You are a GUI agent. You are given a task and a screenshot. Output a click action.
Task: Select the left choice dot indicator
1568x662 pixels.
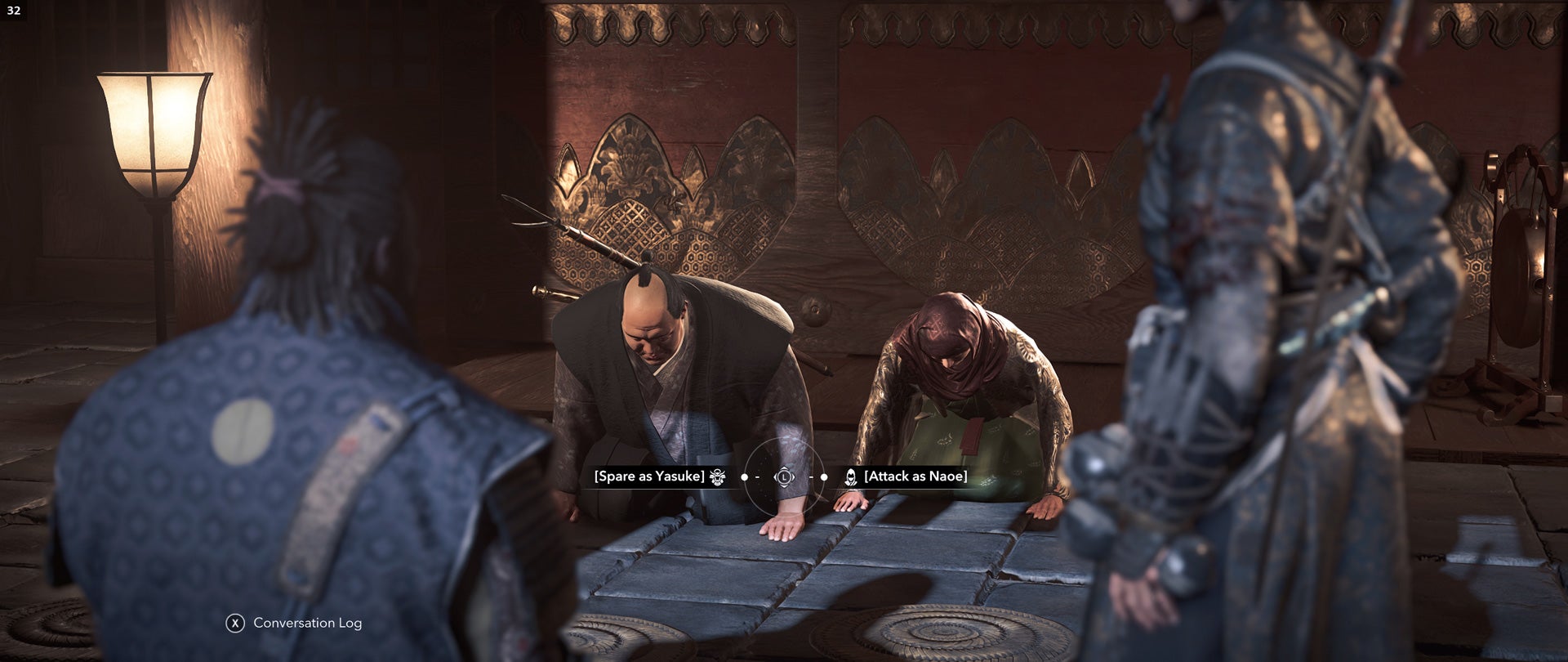click(745, 478)
